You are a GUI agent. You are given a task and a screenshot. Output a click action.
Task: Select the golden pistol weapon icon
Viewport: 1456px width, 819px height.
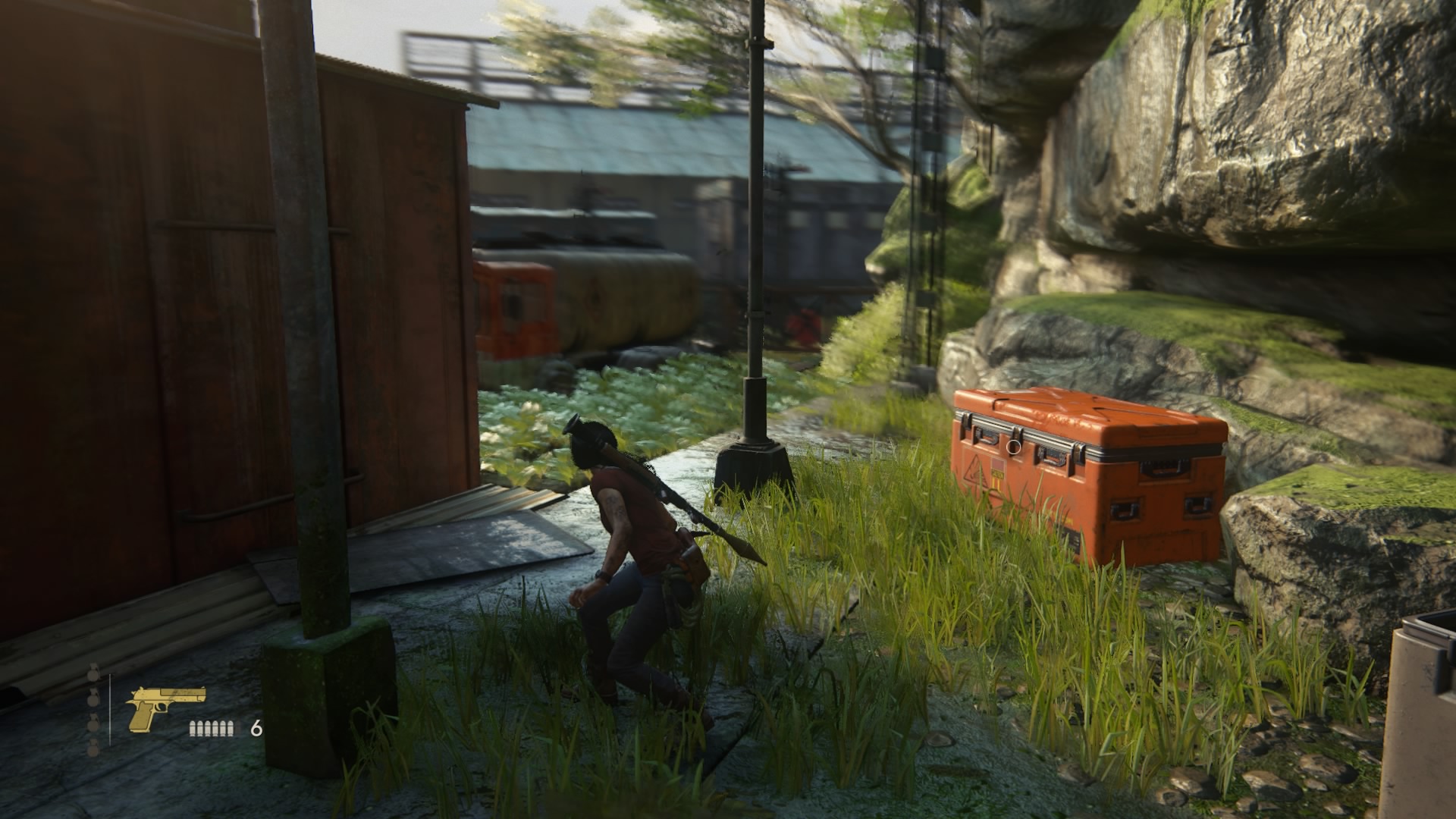pos(165,708)
